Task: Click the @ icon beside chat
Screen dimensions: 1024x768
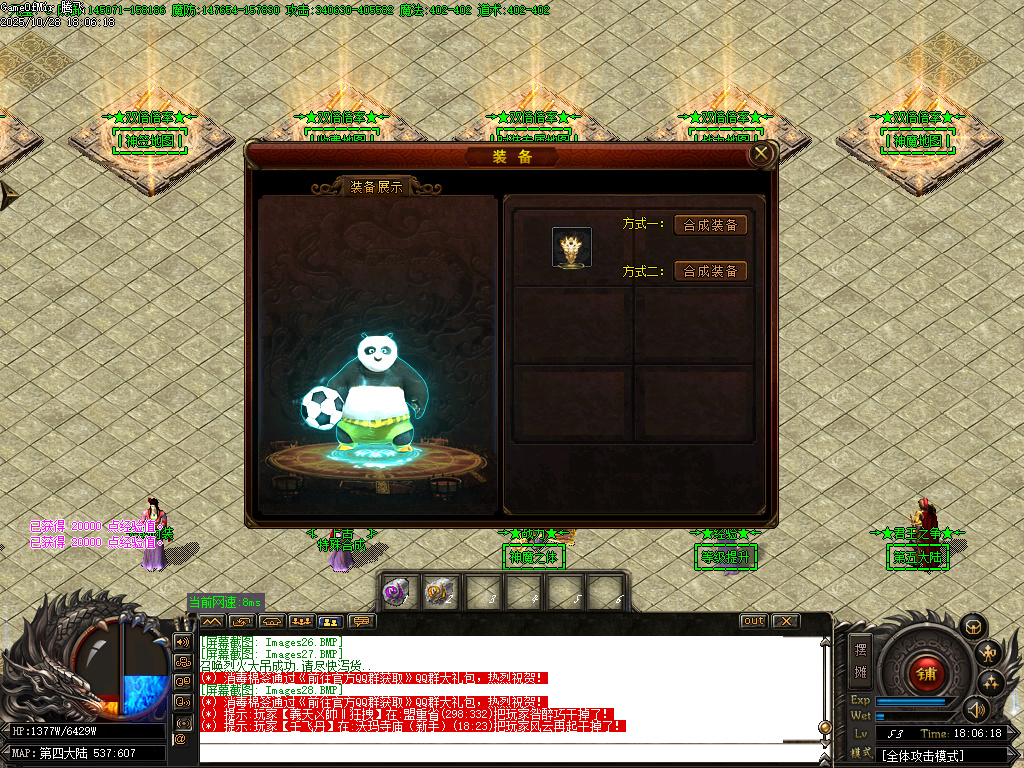Action: click(181, 739)
